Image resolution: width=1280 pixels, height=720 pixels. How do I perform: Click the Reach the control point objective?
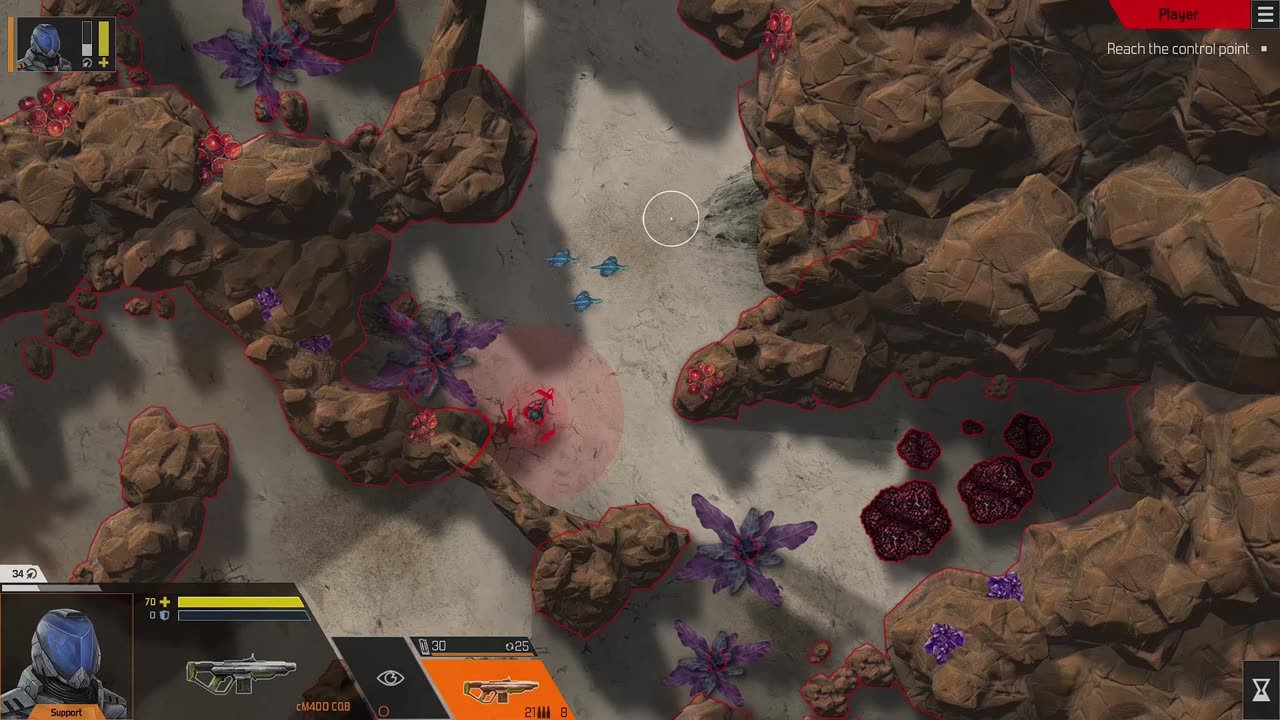click(x=1177, y=49)
